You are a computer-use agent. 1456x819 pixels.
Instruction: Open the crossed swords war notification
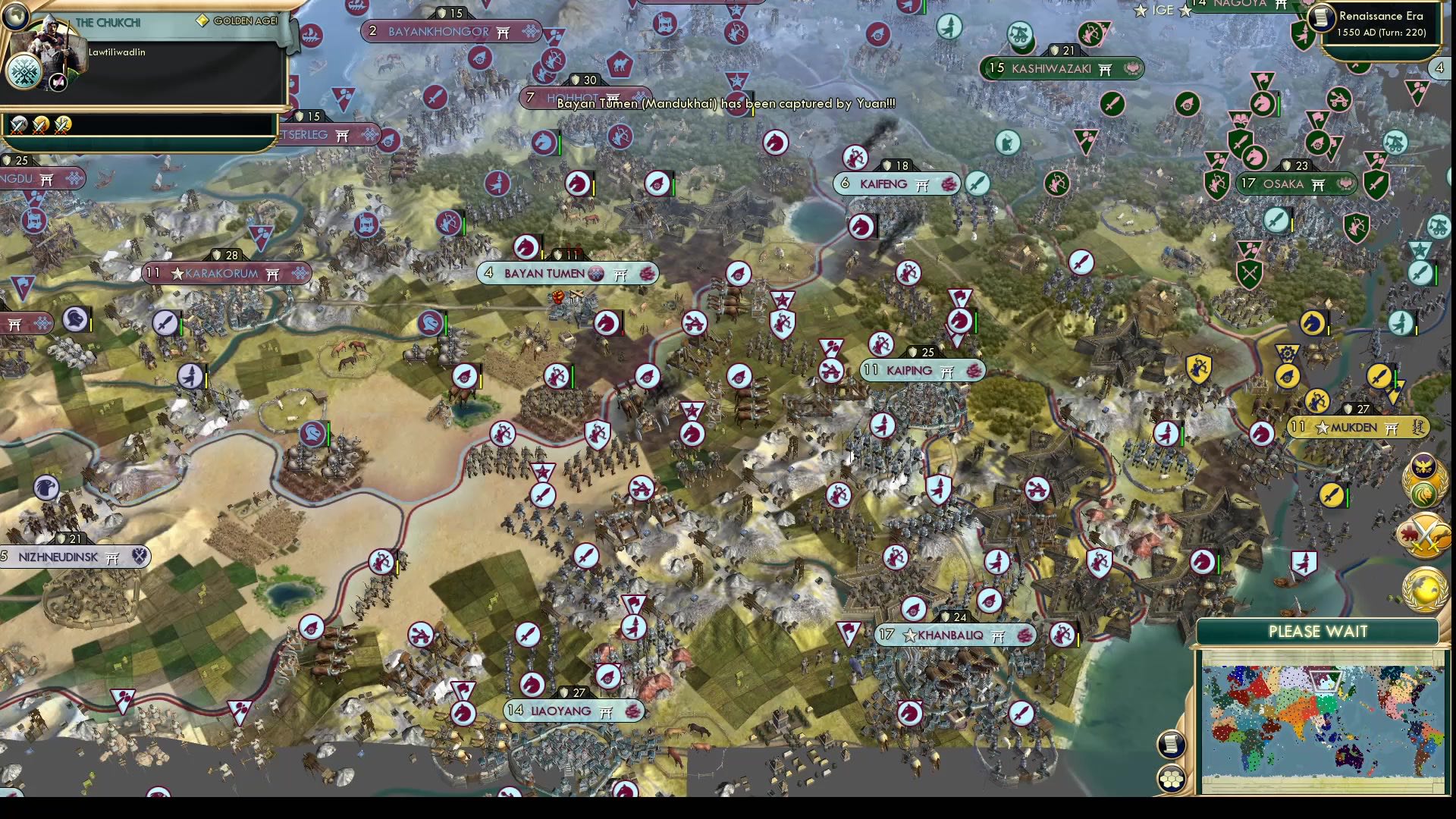point(1423,535)
